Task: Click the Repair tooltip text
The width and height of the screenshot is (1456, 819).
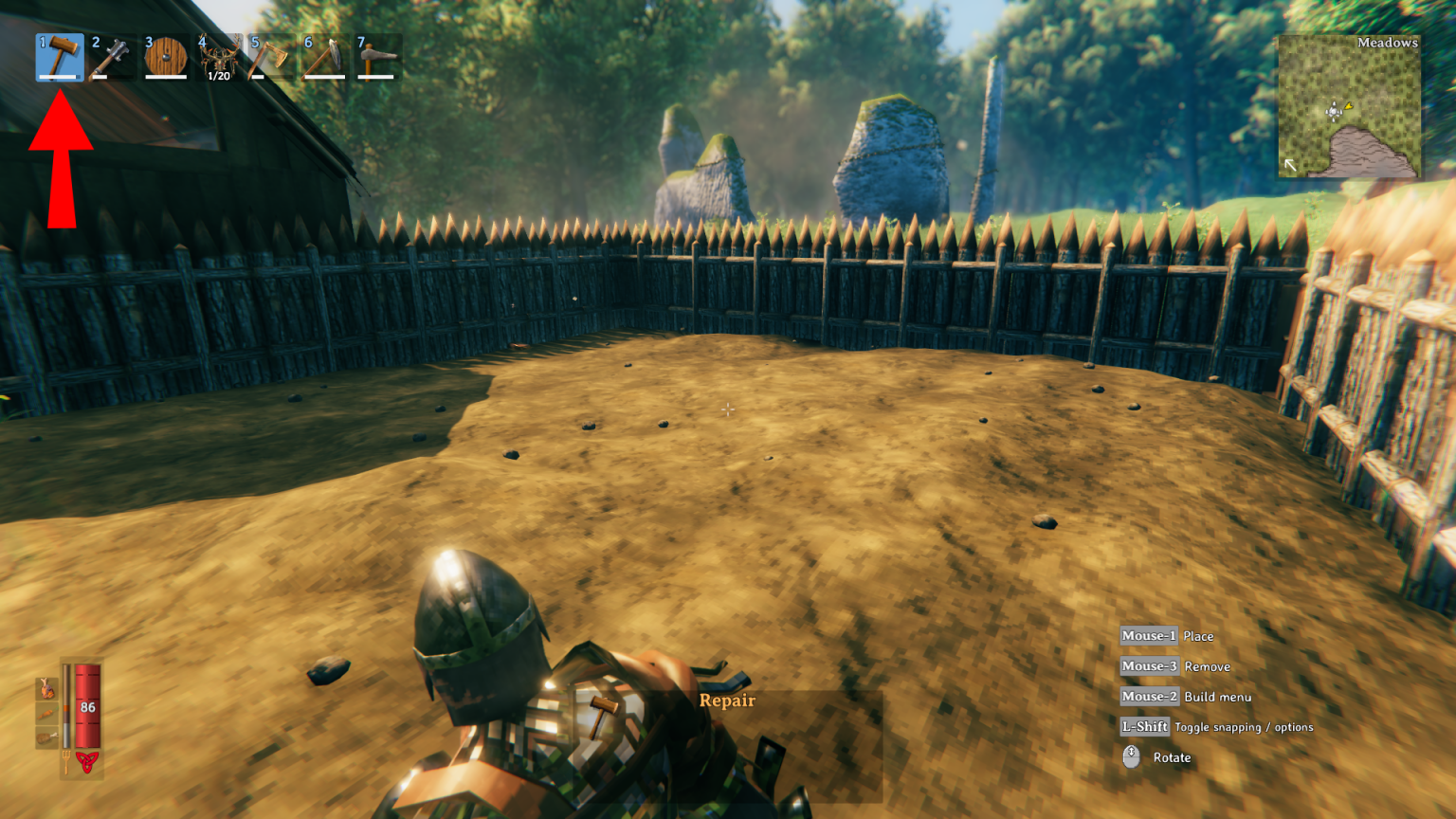Action: (x=728, y=701)
